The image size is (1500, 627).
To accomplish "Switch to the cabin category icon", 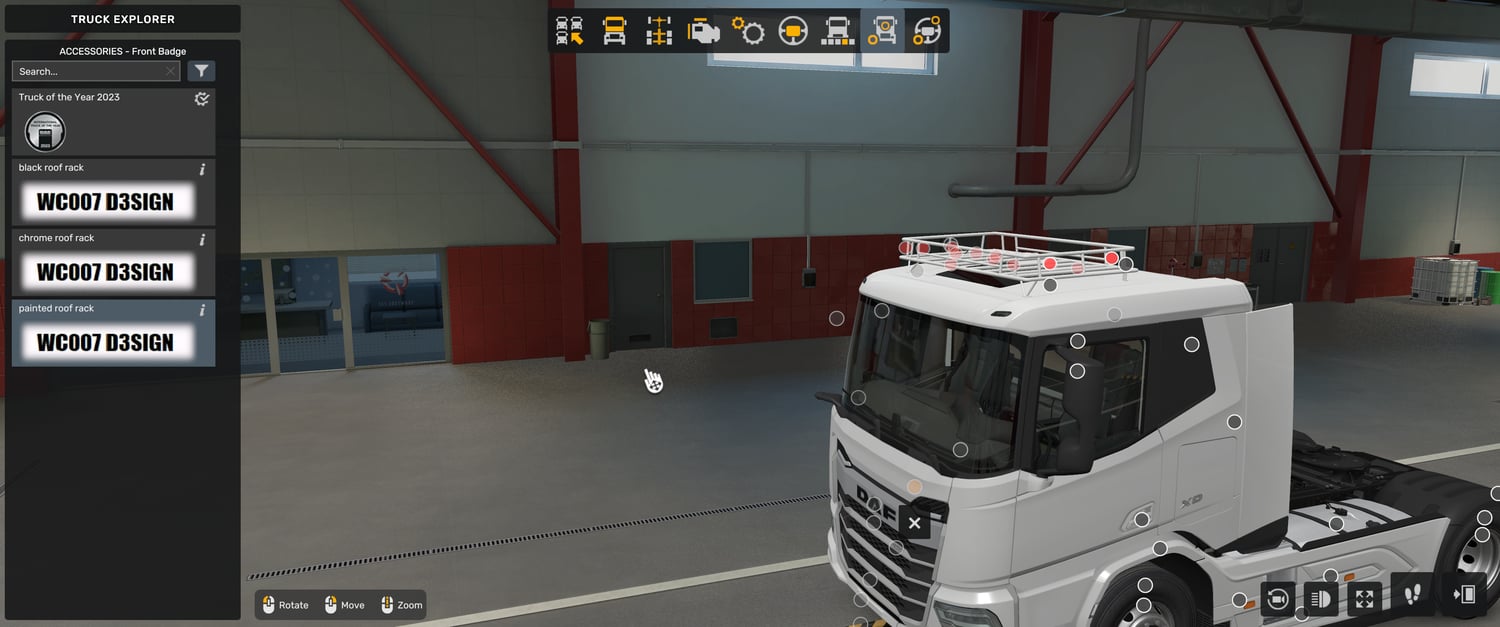I will [614, 31].
